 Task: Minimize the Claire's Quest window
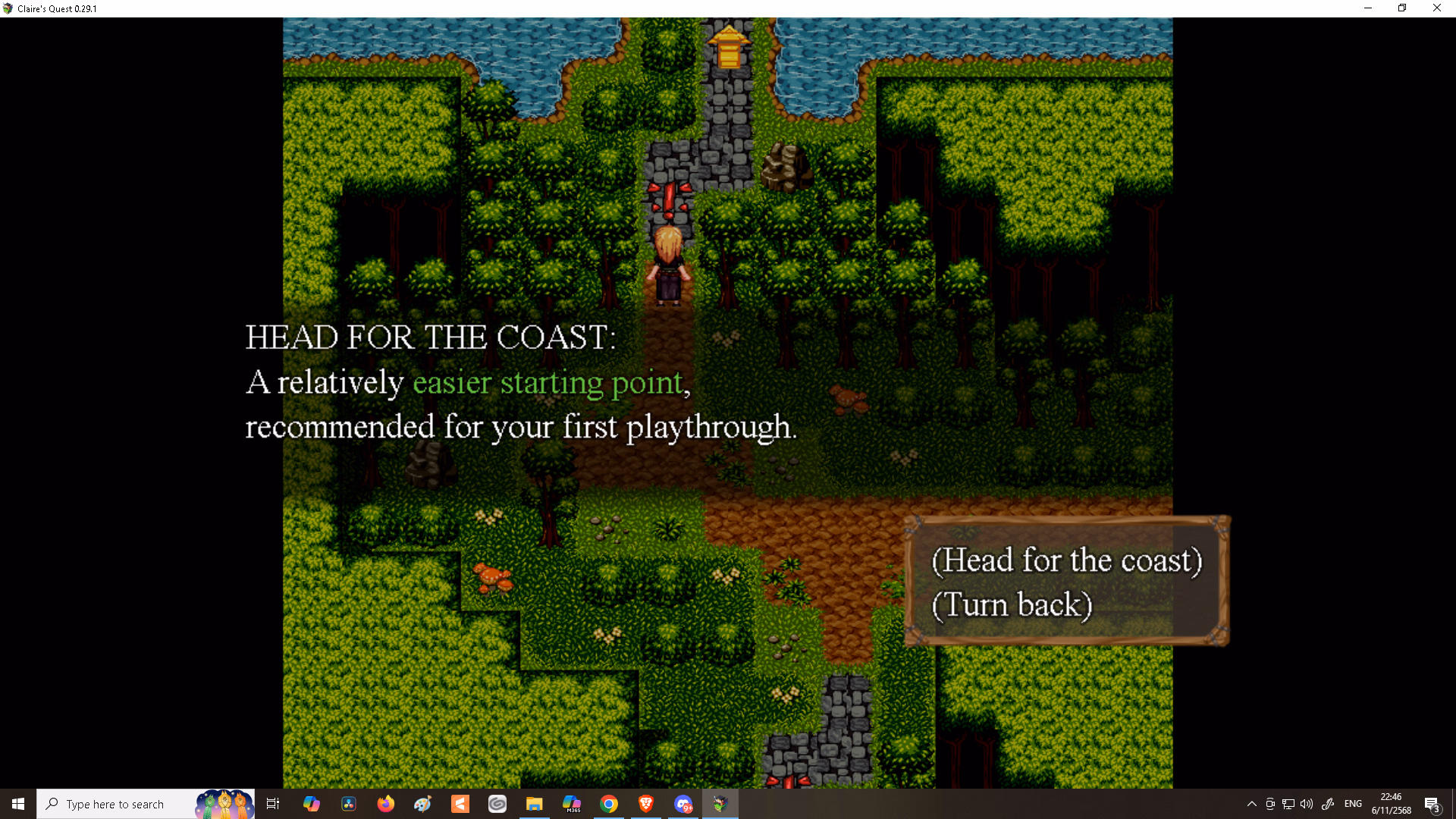coord(1368,8)
